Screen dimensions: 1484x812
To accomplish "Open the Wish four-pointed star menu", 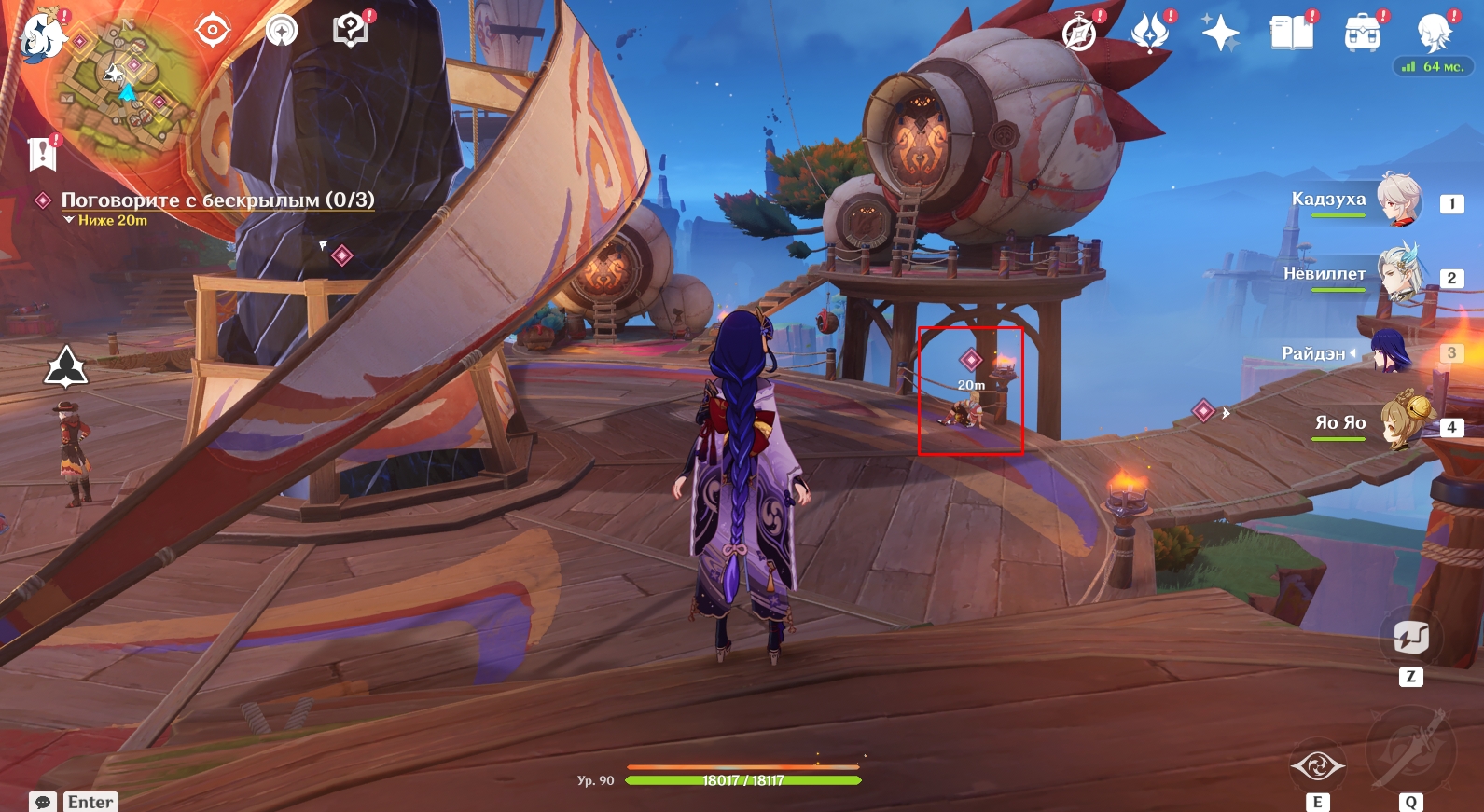I will (x=1220, y=34).
